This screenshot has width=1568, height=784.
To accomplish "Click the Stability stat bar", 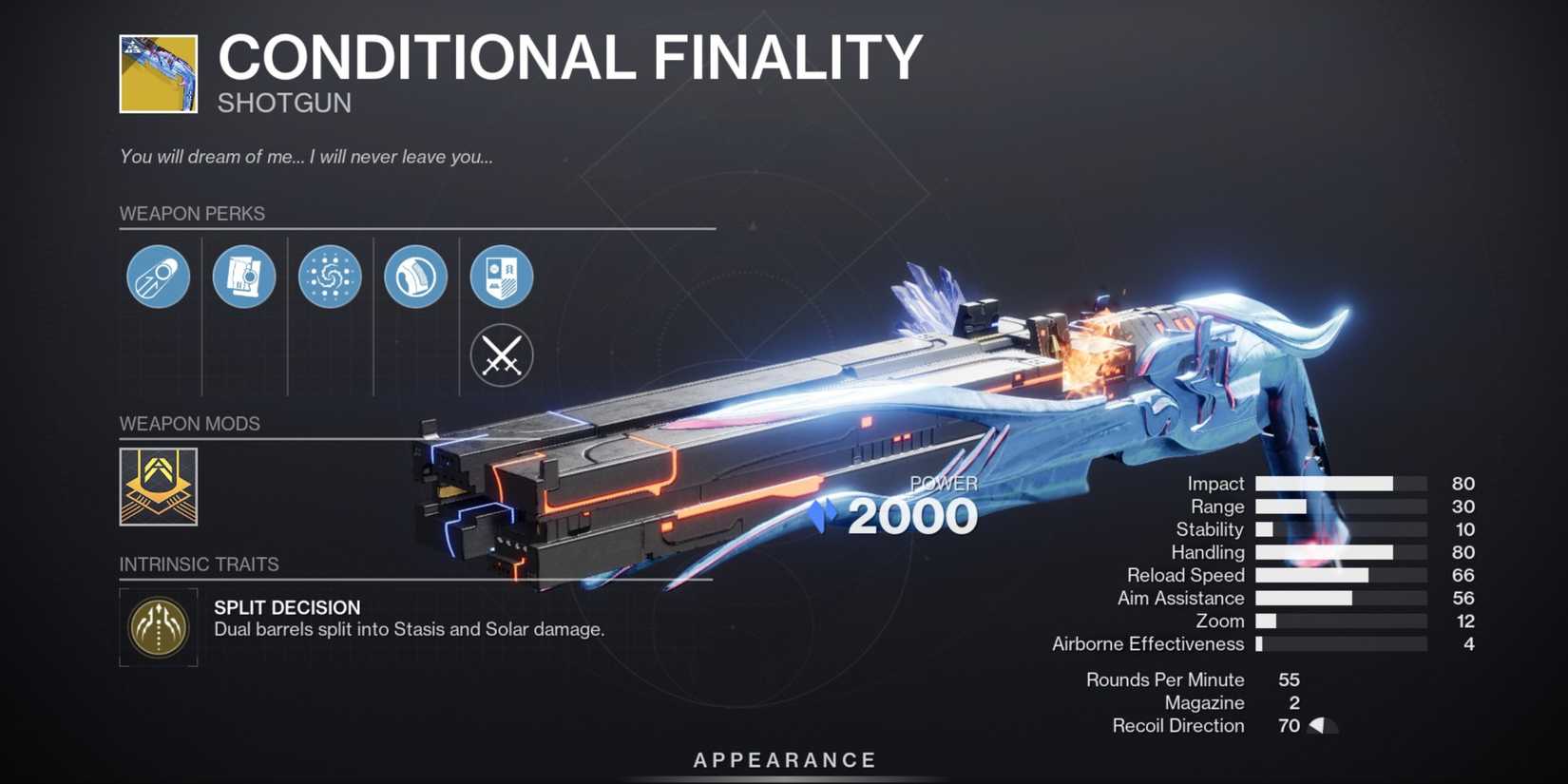I will point(1340,529).
